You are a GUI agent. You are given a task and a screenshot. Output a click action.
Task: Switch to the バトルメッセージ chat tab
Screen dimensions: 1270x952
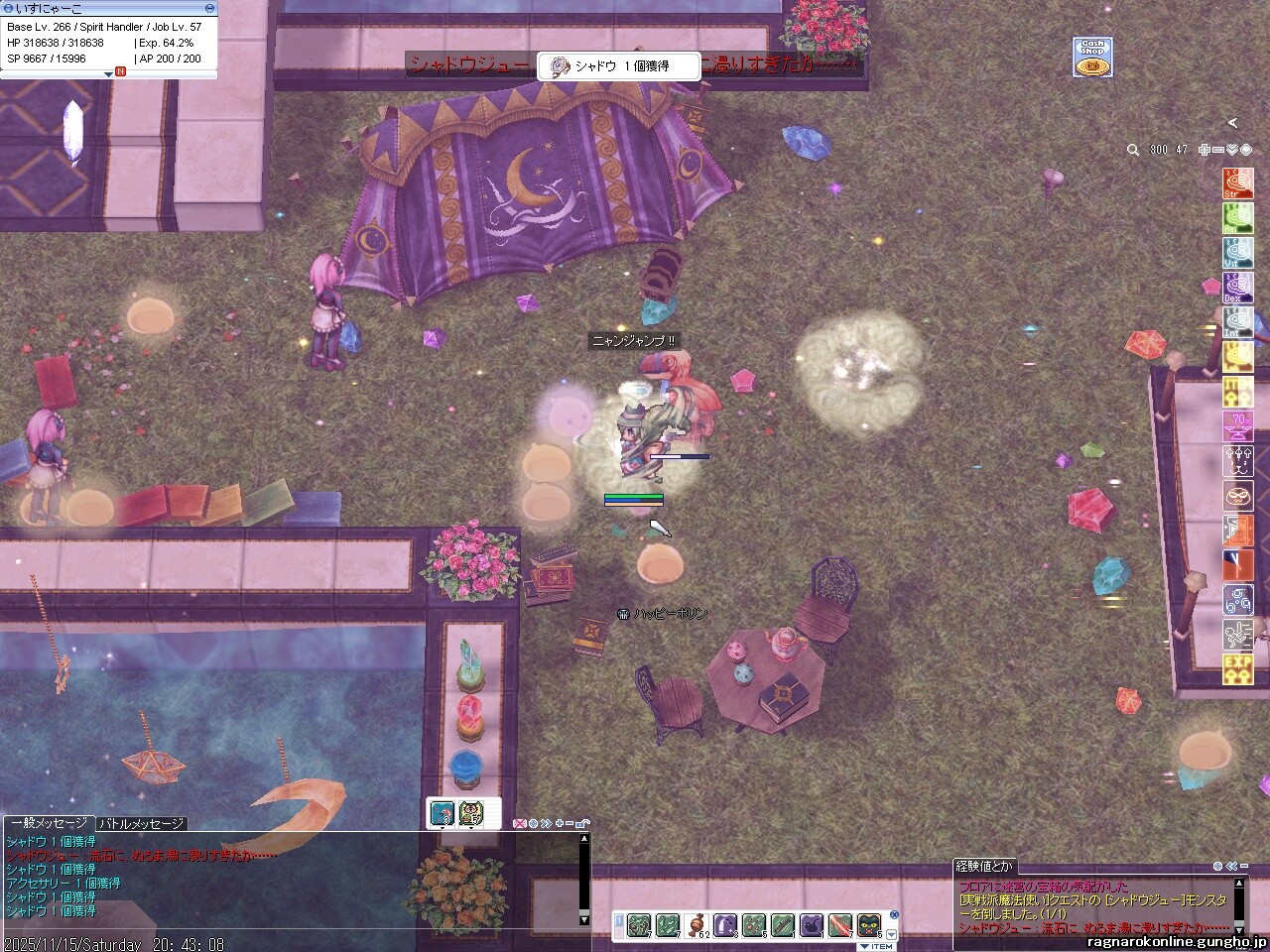pos(140,823)
